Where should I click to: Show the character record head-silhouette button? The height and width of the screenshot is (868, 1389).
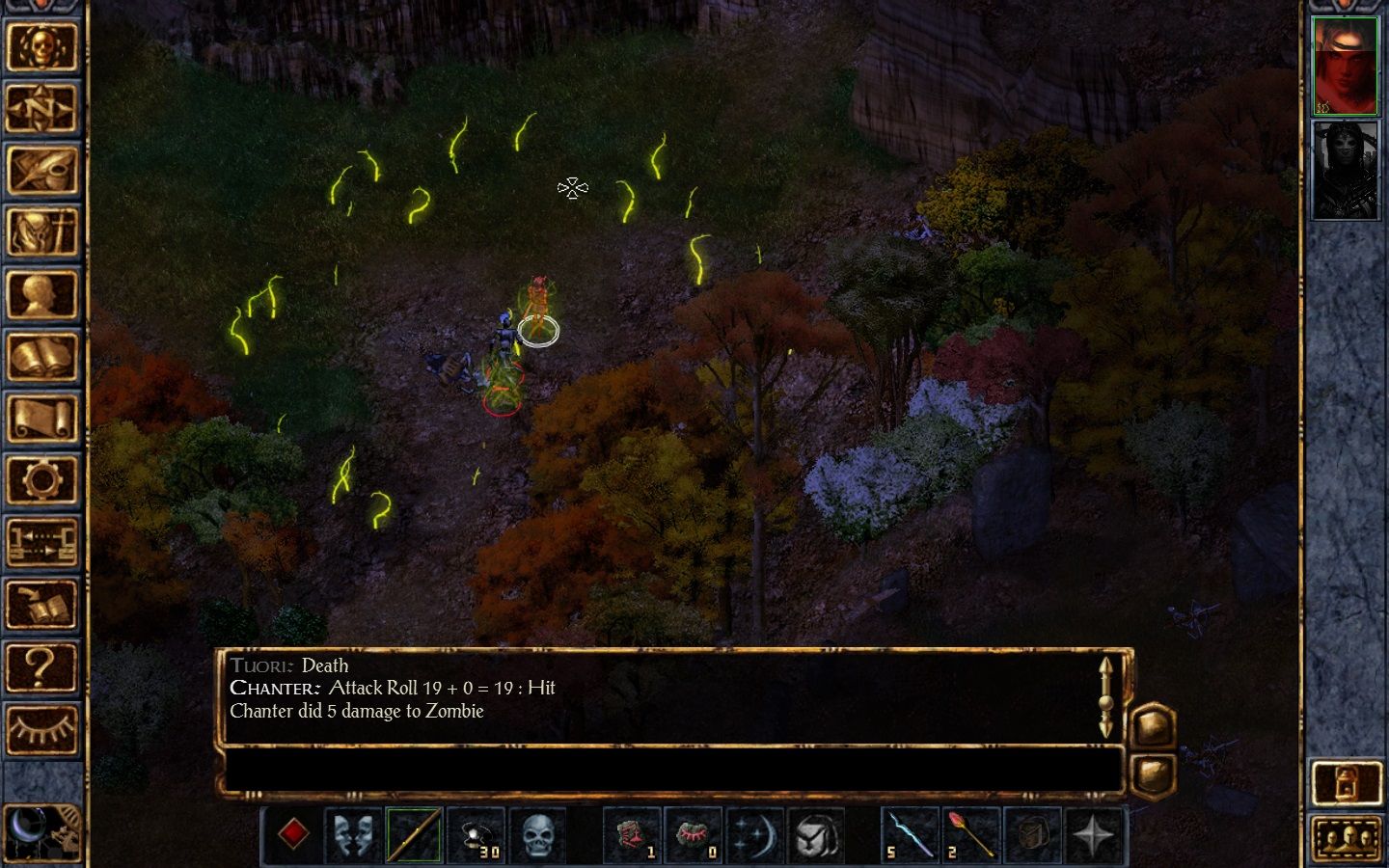[41, 295]
